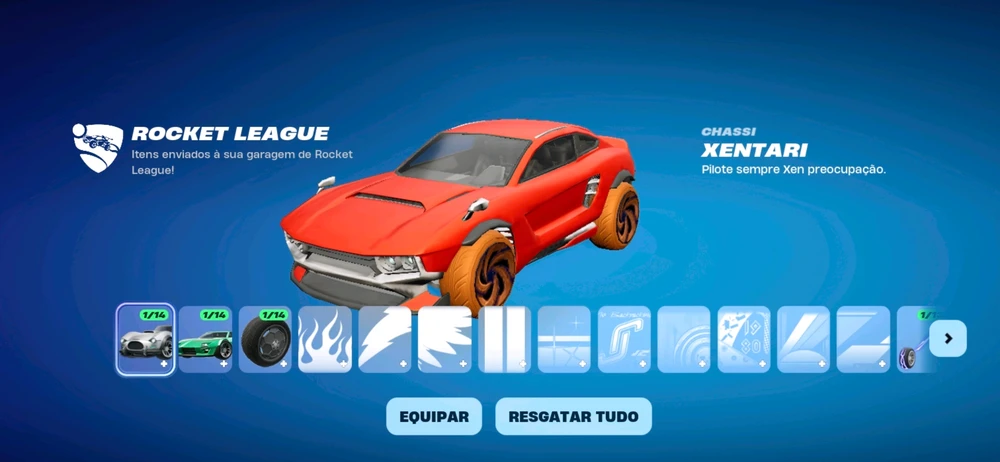Pick the concentric arcs decal thumbnail
The width and height of the screenshot is (1000, 462).
(684, 339)
